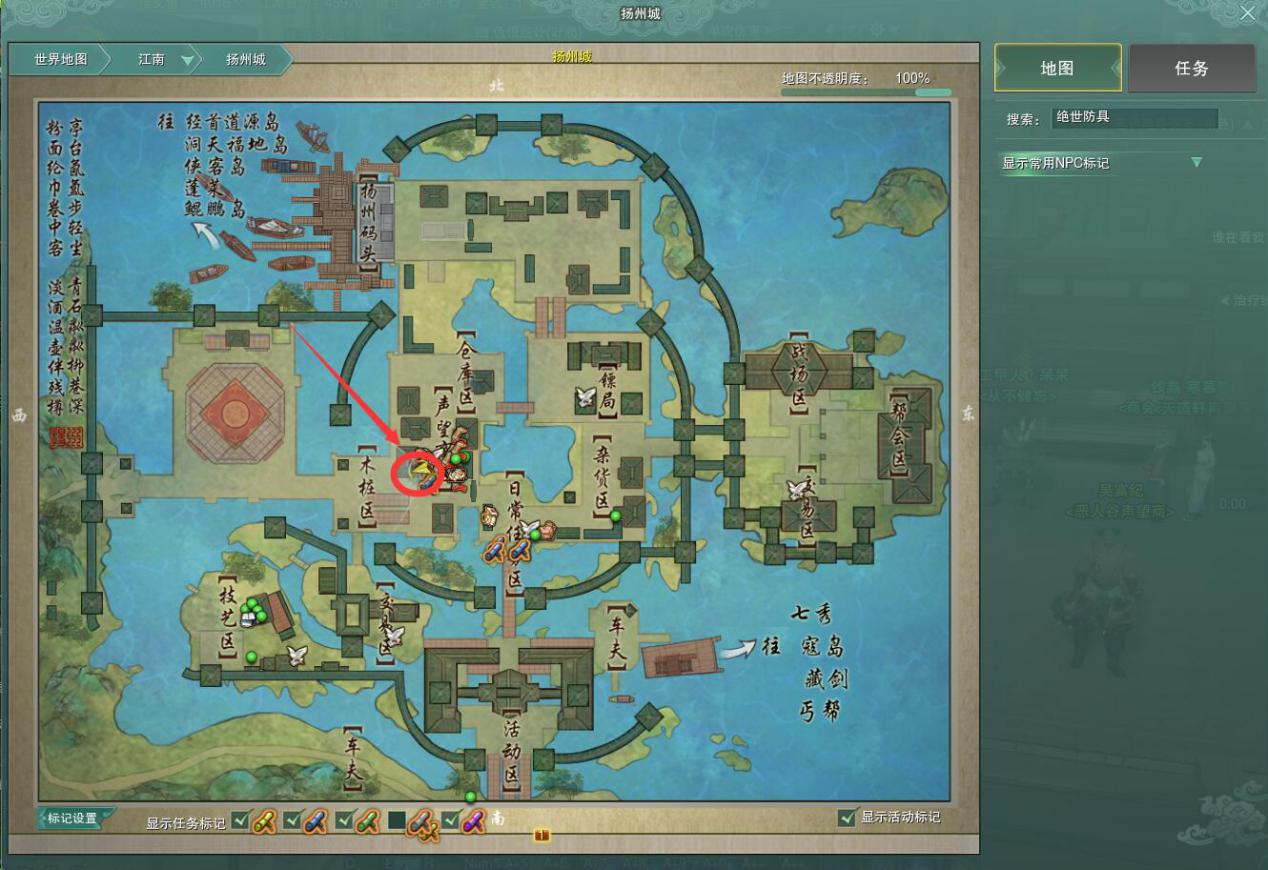Click the map search field
Screen dimensions: 1268x870
[1135, 118]
